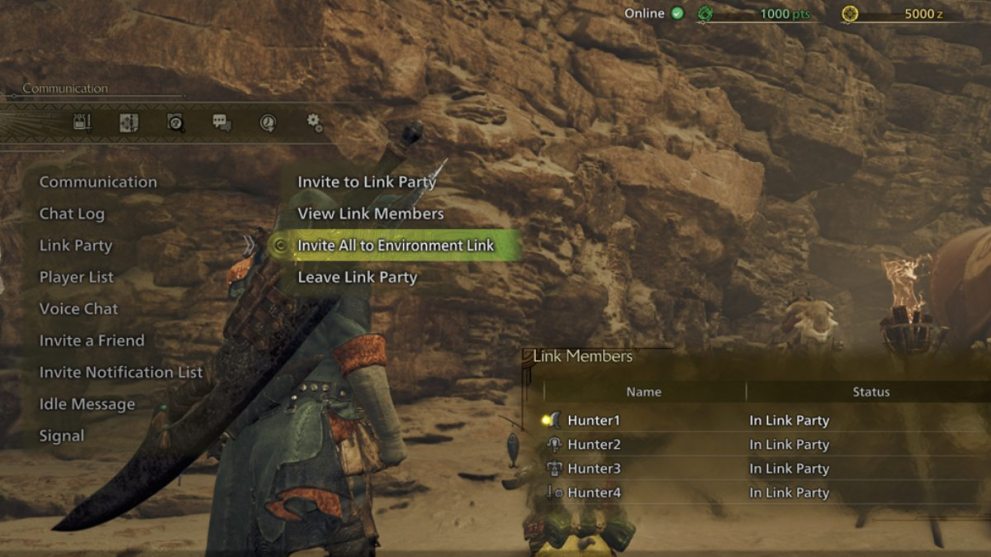Open the Player List
Viewport: 991px width, 557px height.
click(x=77, y=277)
